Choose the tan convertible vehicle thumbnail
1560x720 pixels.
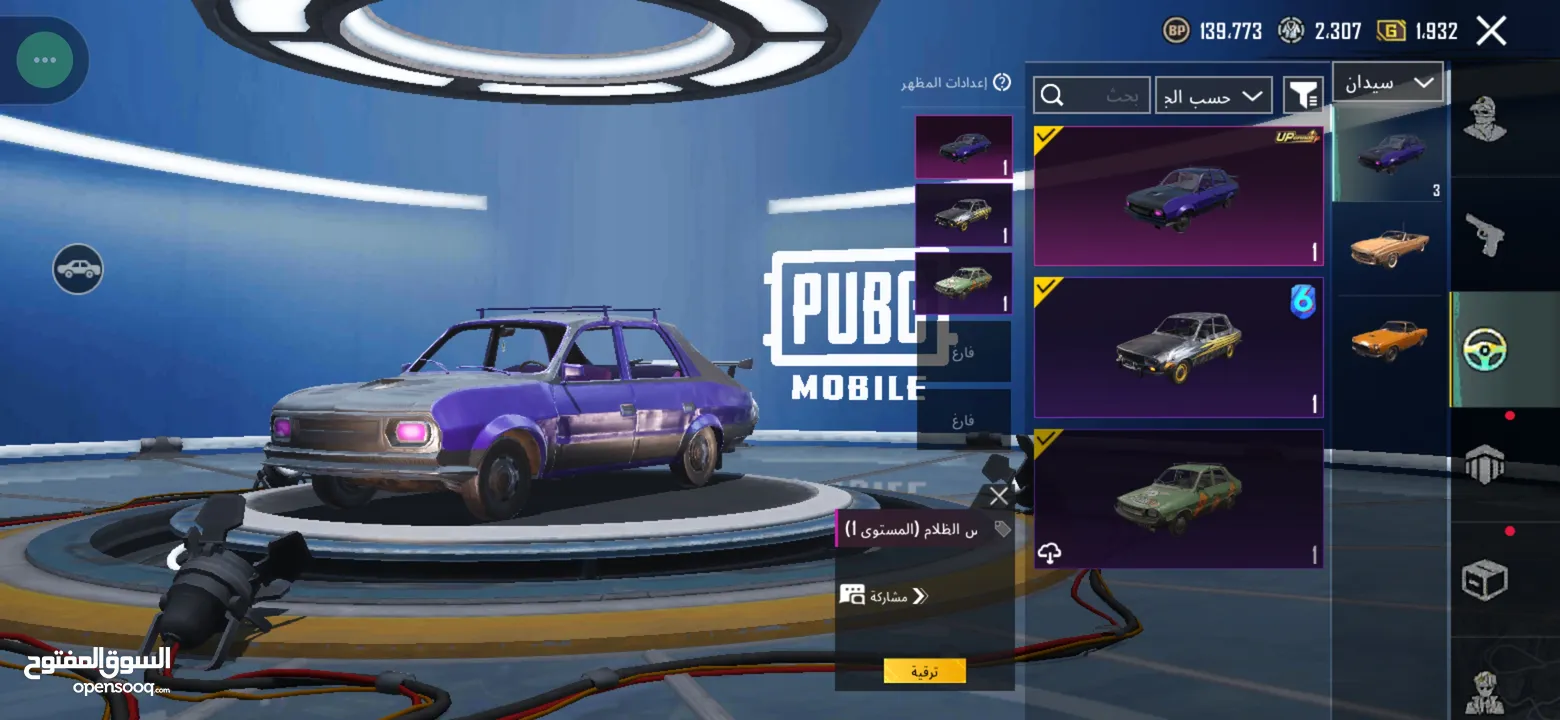pos(1389,246)
